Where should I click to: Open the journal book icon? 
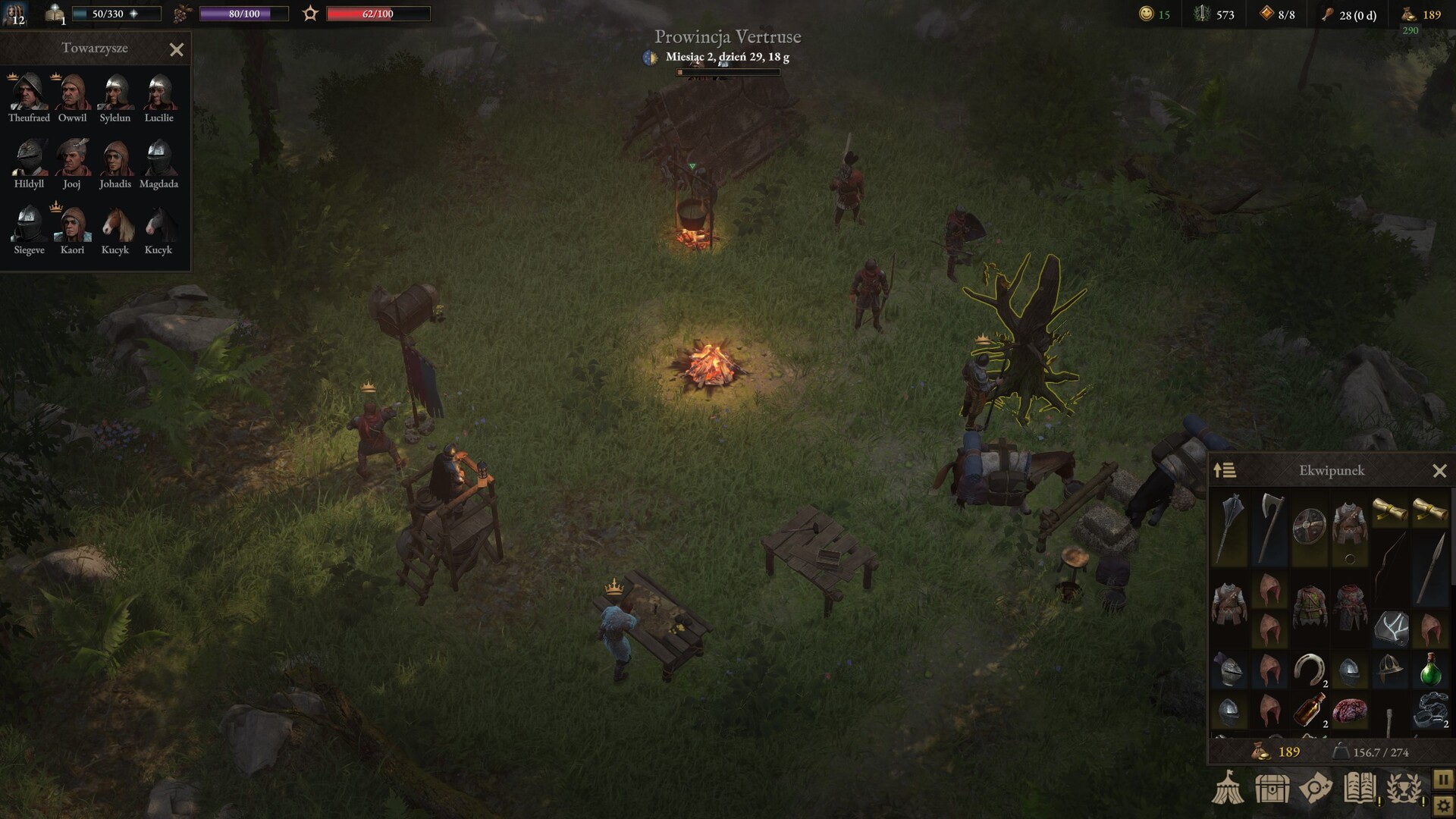1360,788
